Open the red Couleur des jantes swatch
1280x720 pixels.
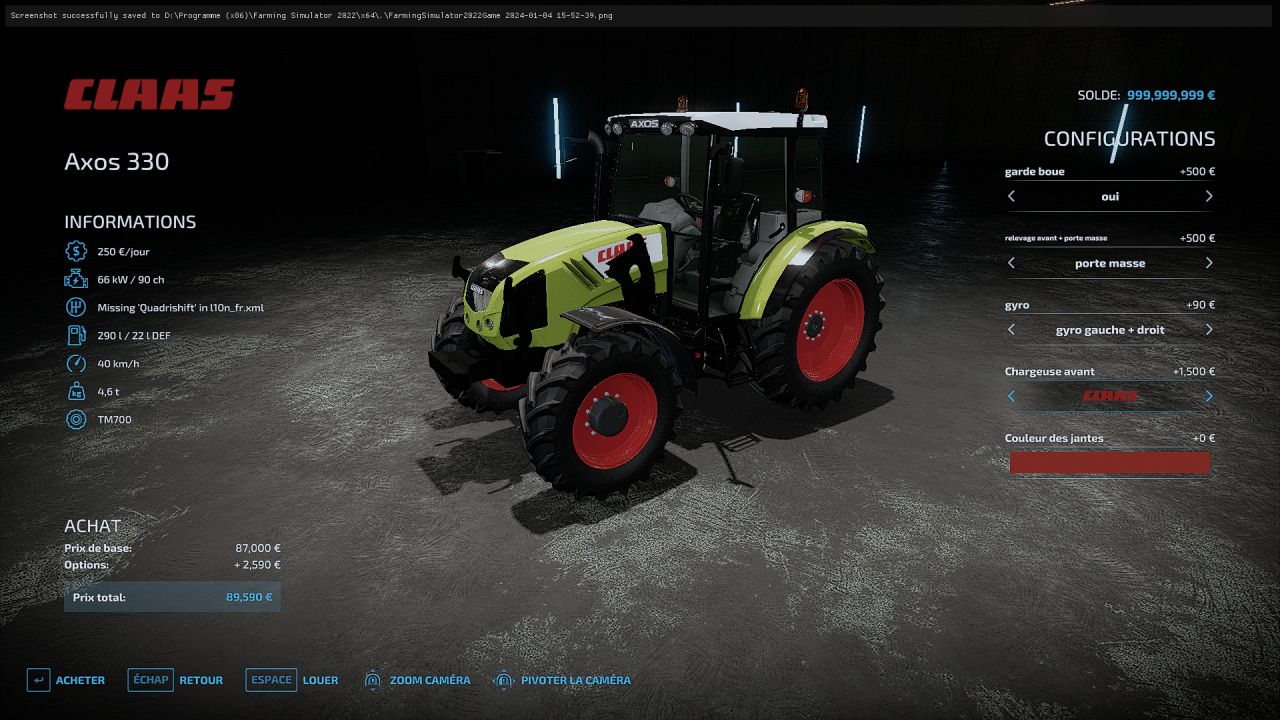[1109, 462]
